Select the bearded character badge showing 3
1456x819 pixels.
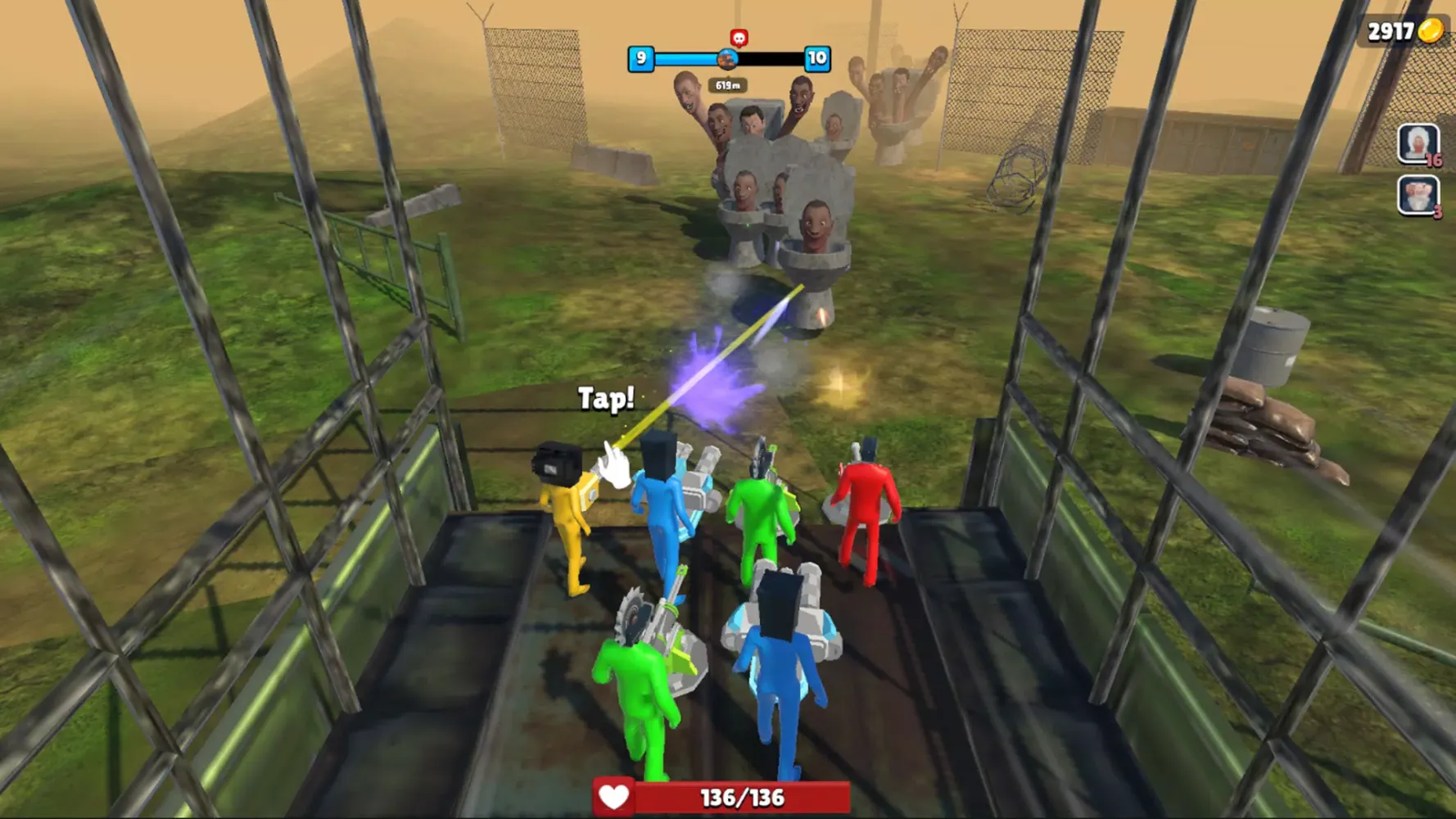tap(1416, 194)
